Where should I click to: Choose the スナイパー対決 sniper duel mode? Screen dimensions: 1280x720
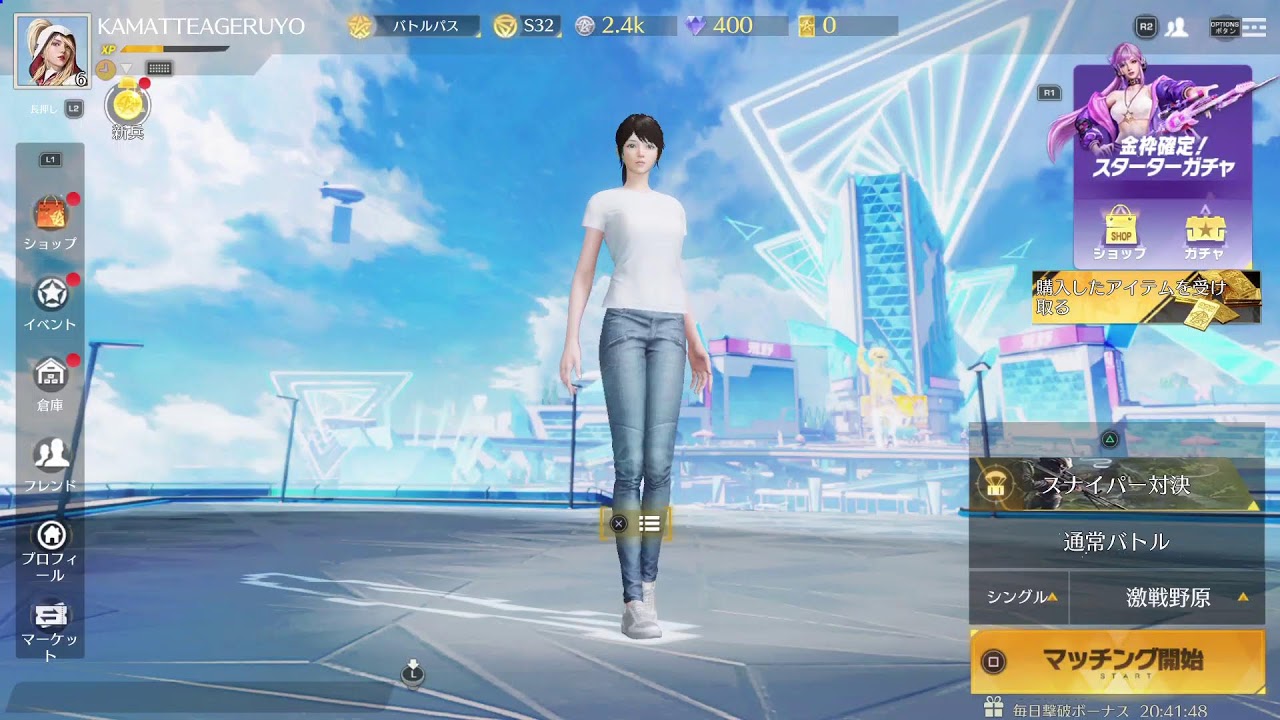1116,485
